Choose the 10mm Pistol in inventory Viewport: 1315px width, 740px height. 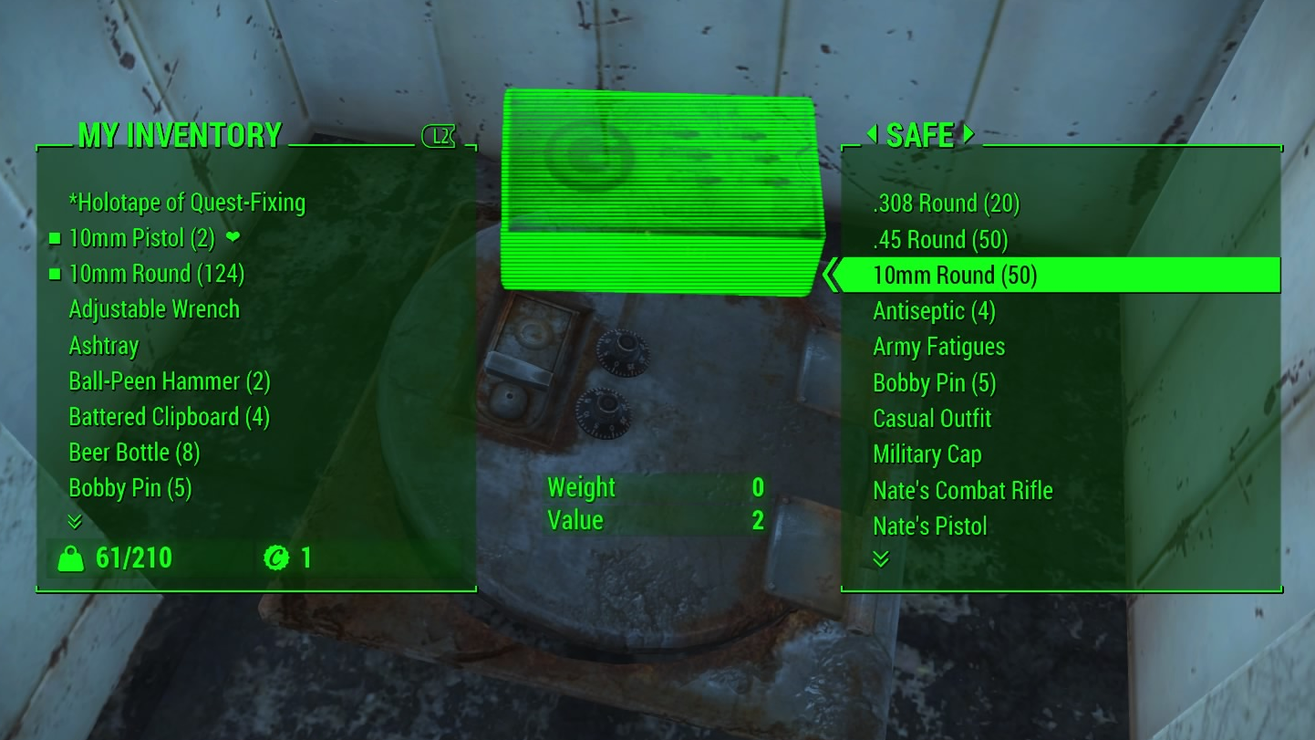(141, 238)
